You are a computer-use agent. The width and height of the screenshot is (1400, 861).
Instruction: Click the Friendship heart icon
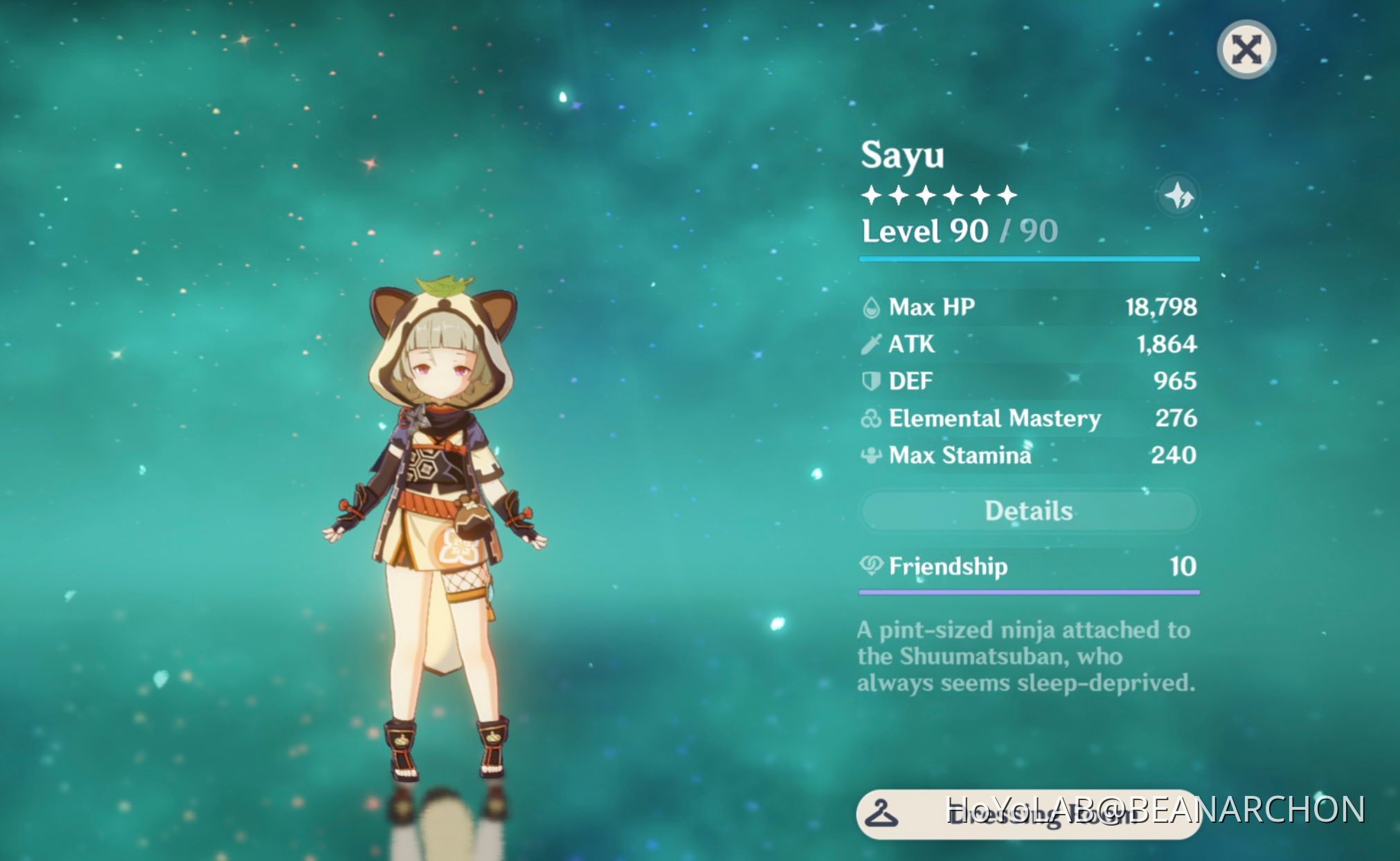point(872,566)
